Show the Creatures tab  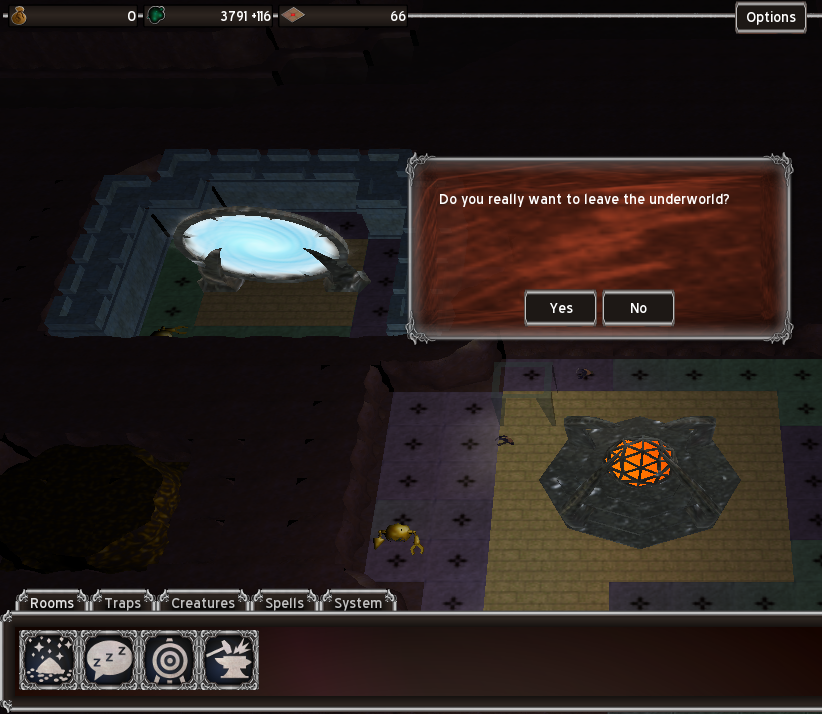(203, 603)
